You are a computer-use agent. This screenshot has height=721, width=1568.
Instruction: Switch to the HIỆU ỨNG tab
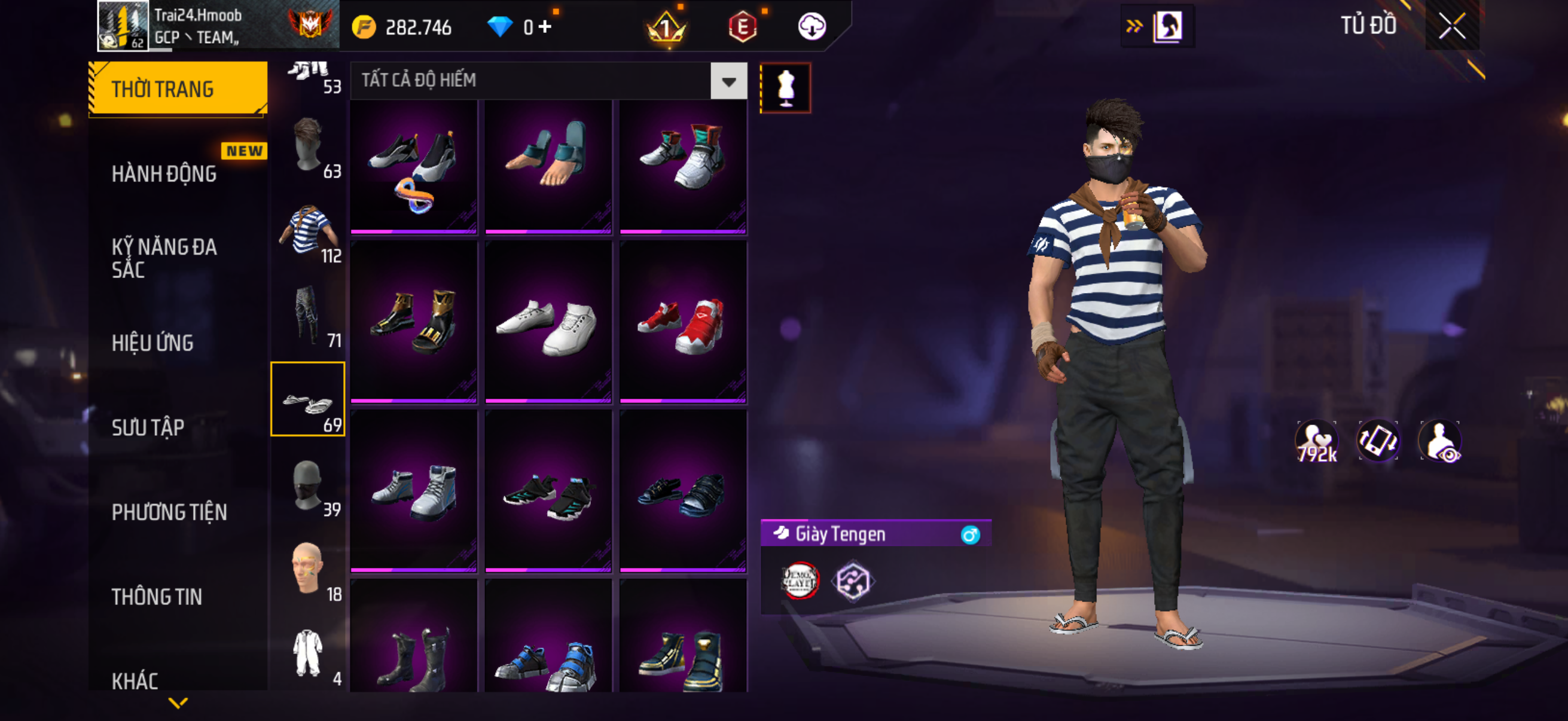(152, 343)
